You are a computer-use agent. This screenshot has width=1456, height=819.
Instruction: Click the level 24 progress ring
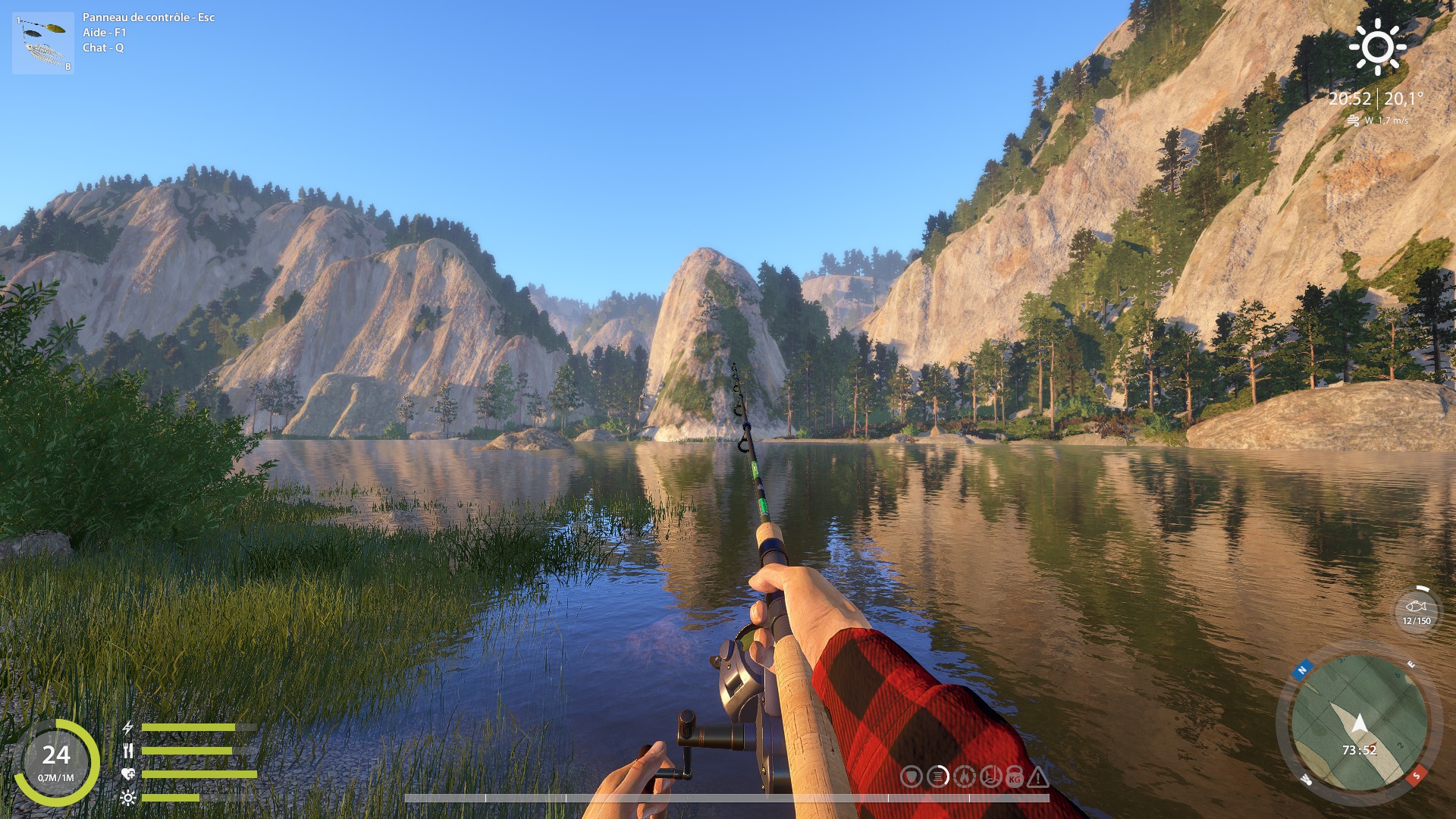point(56,761)
